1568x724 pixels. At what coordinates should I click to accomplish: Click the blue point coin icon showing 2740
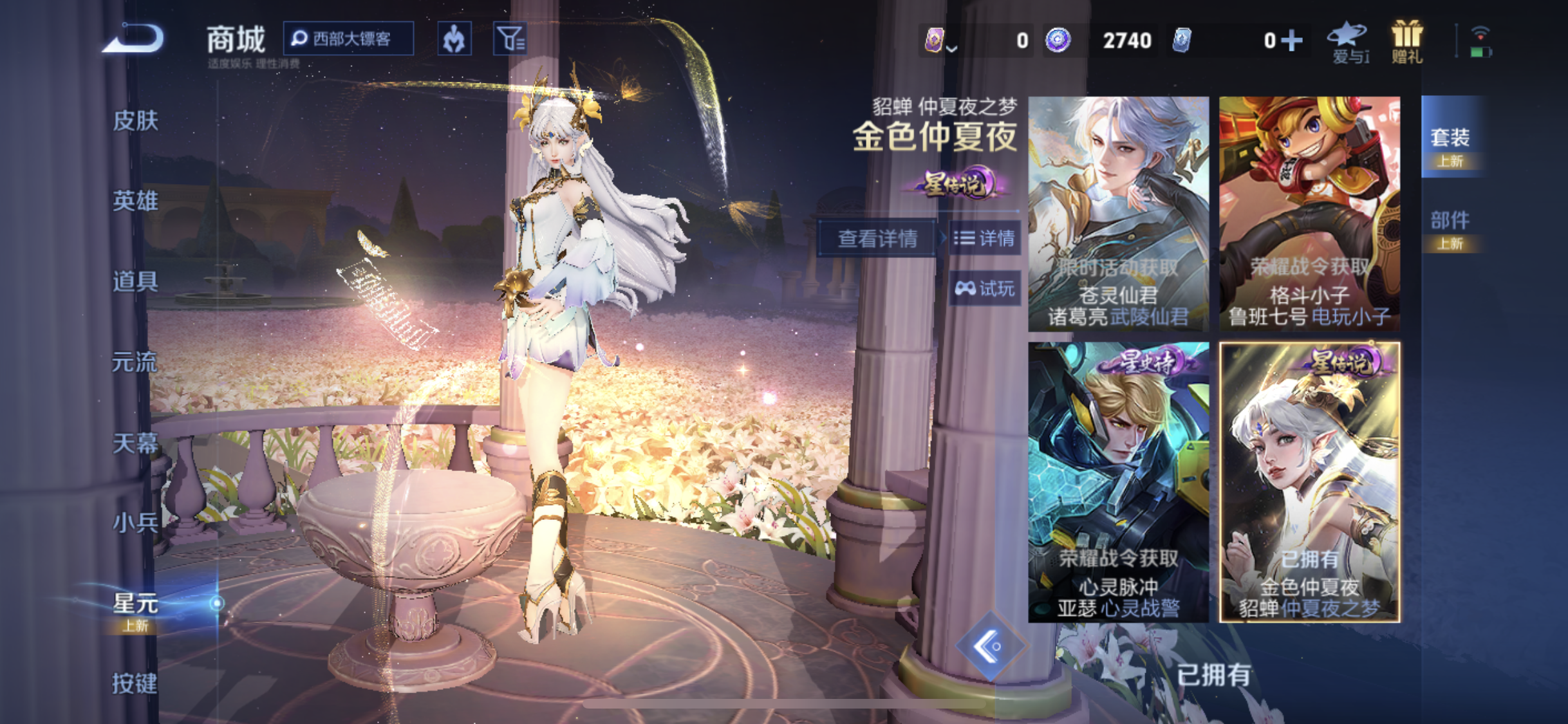[x=1059, y=40]
